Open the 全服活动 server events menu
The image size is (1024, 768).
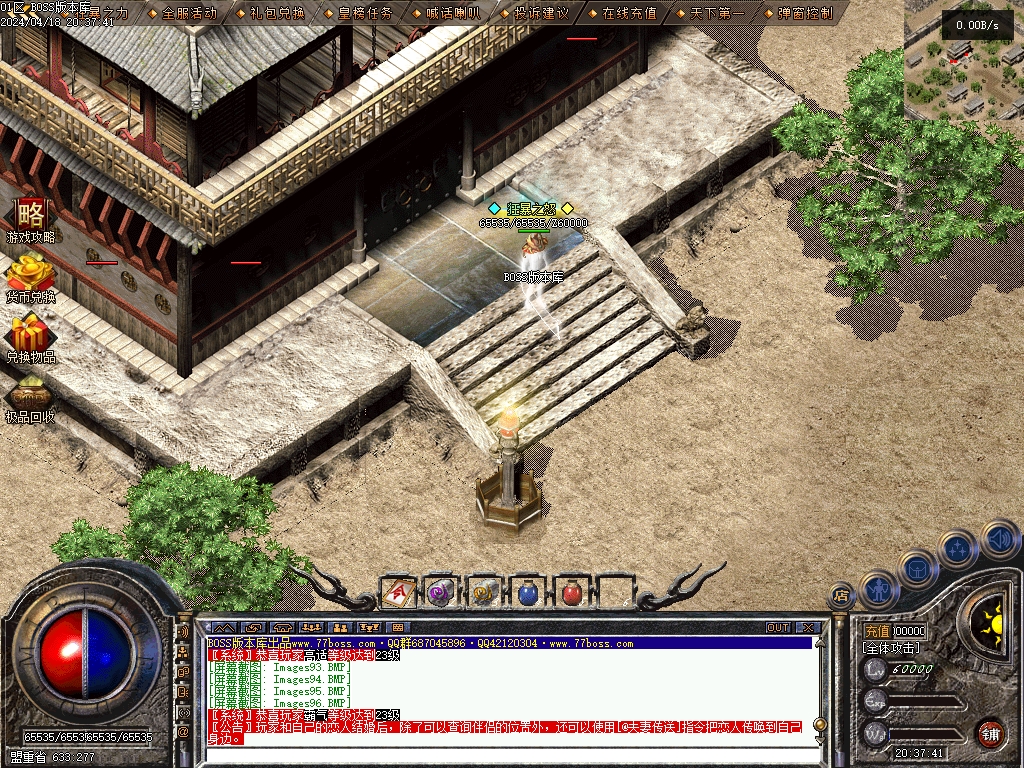pyautogui.click(x=189, y=13)
